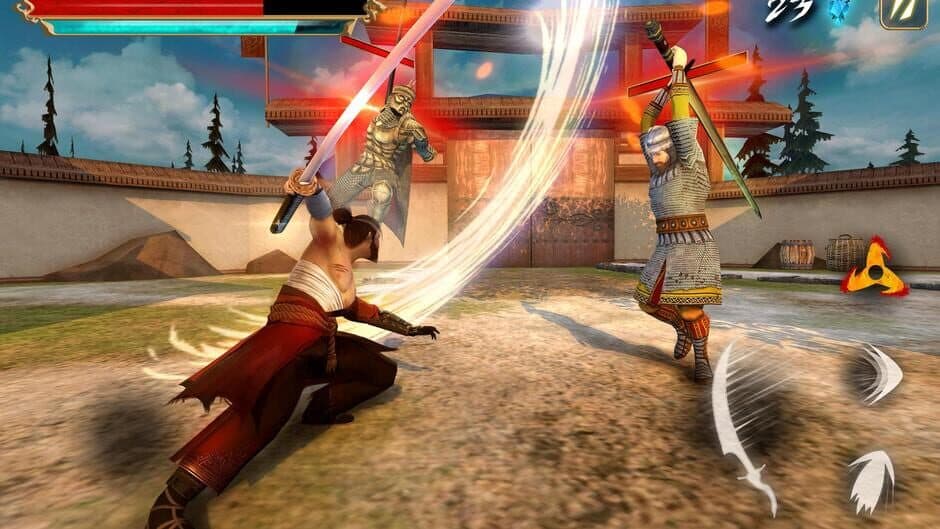
Task: Tap the pause button with slash marks
Action: 901,12
